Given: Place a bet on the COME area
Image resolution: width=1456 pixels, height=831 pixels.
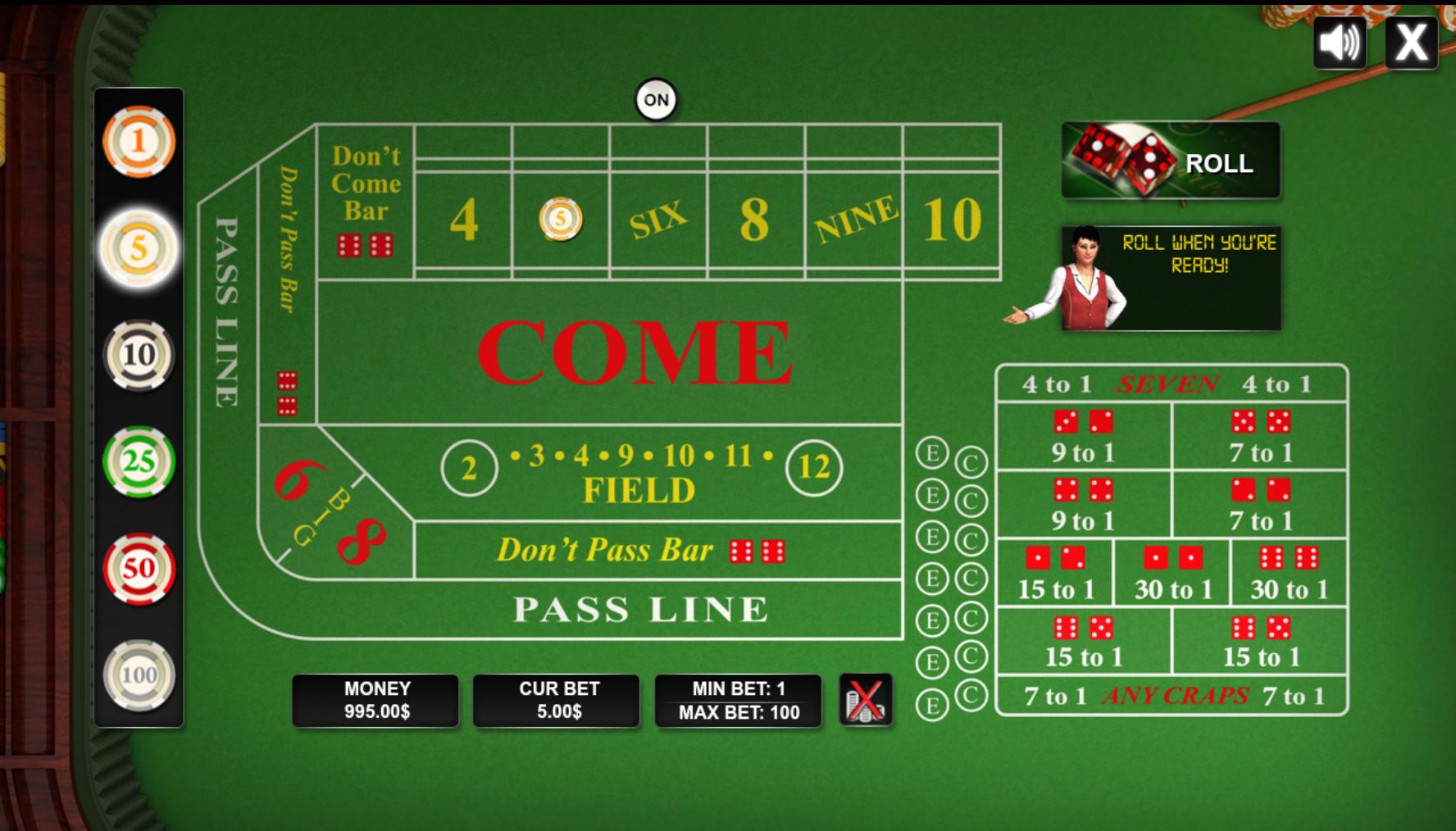Looking at the screenshot, I should pyautogui.click(x=631, y=352).
